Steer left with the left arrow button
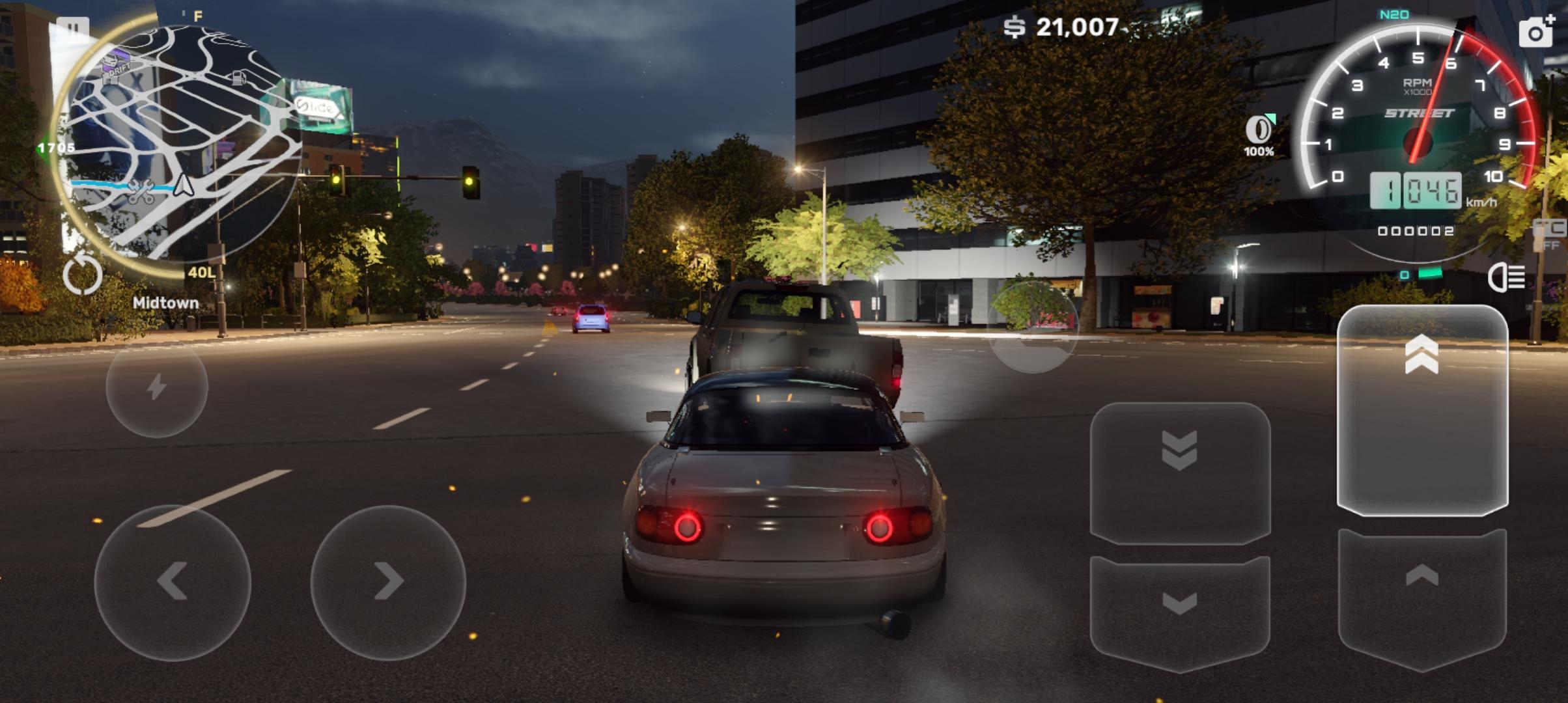Screen dimensions: 1568x703 (x=173, y=581)
